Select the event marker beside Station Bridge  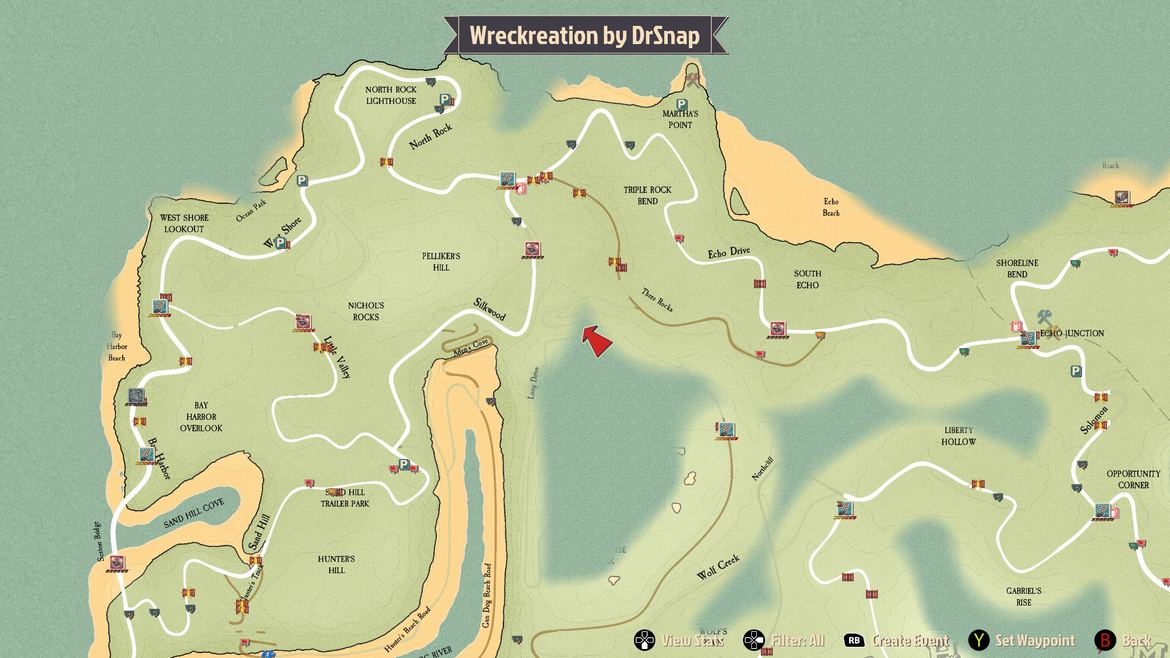[x=117, y=563]
